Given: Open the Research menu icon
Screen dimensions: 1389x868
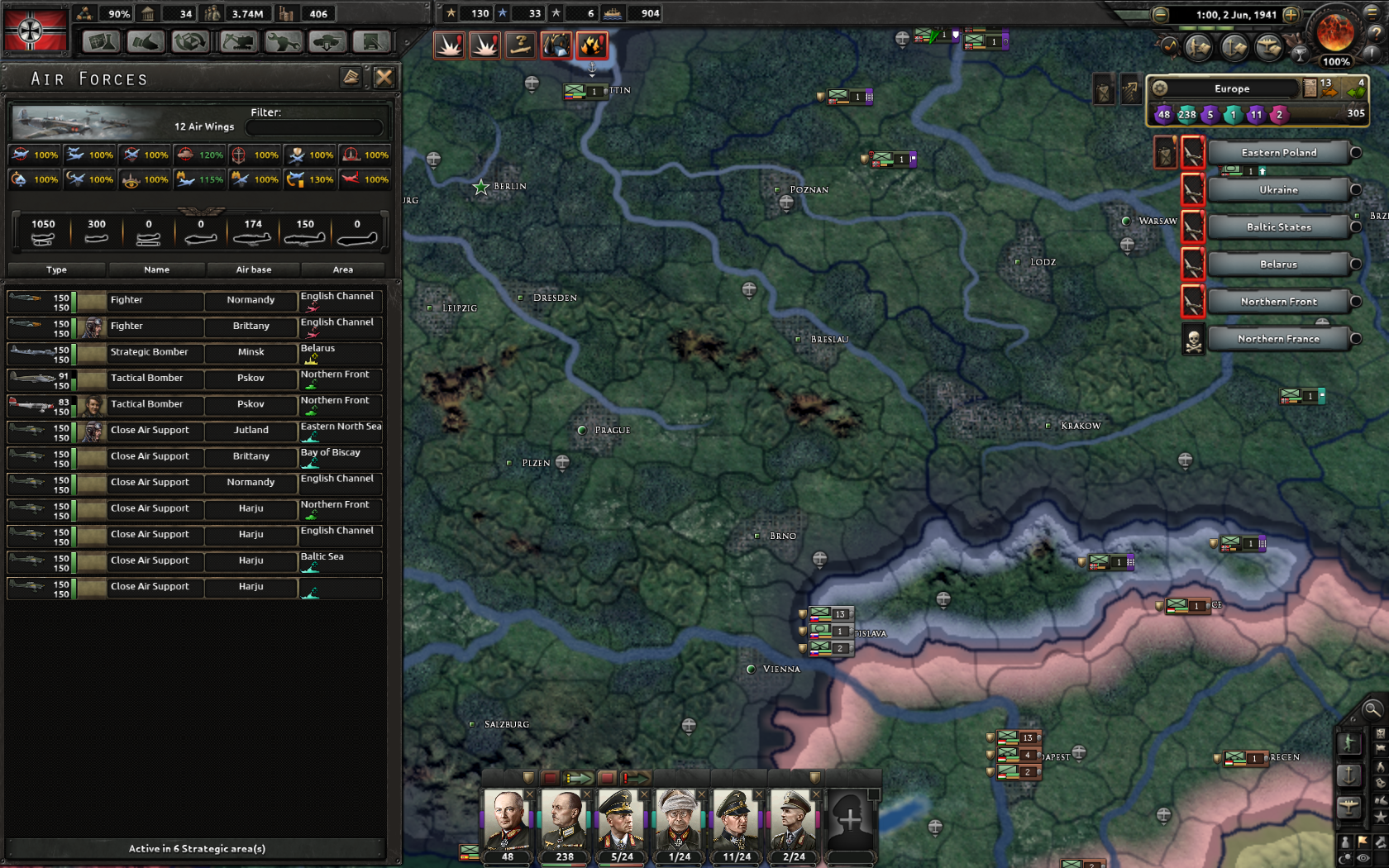Looking at the screenshot, I should 99,41.
